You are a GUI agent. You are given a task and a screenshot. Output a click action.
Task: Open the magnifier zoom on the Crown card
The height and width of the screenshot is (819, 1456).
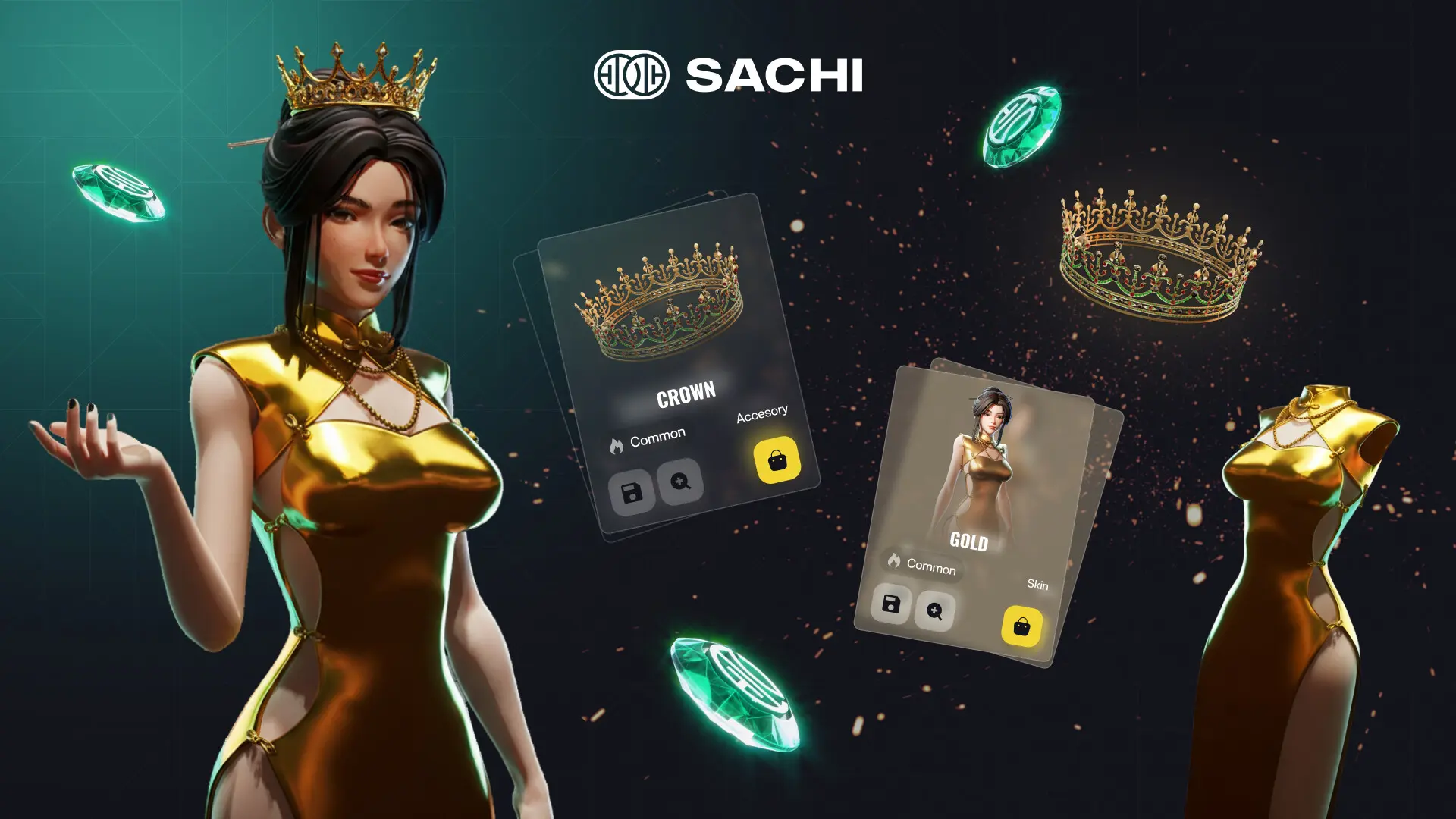click(680, 481)
